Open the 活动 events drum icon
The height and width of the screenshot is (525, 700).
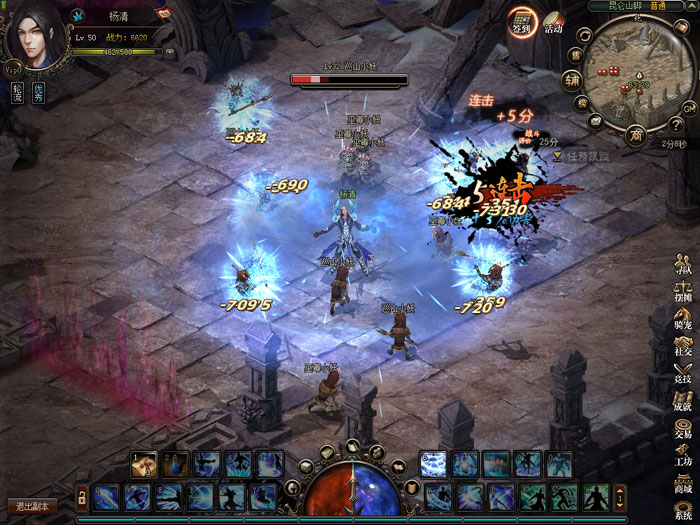tap(553, 23)
